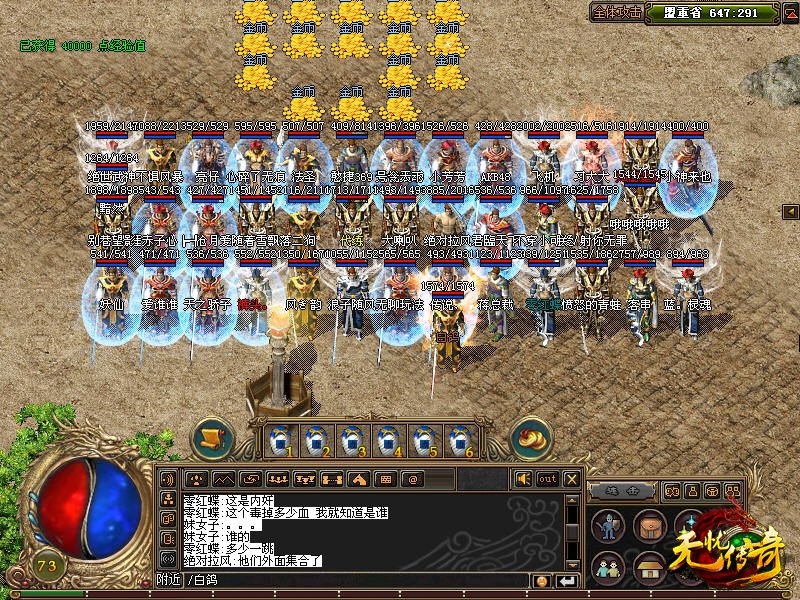This screenshot has width=800, height=600.
Task: Close the chat panel with X
Action: [x=571, y=479]
